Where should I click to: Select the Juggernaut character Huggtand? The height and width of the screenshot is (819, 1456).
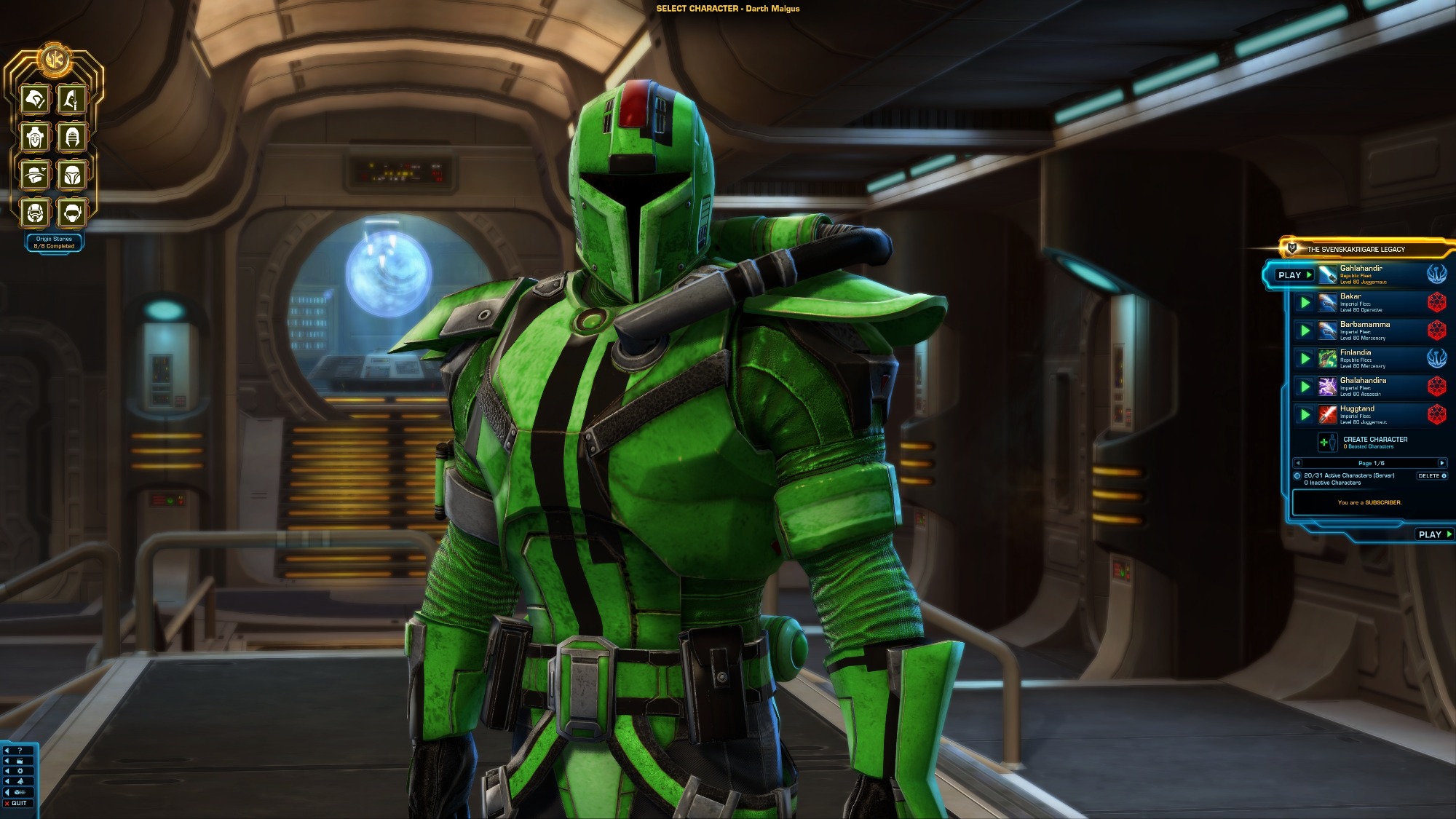click(x=1360, y=414)
